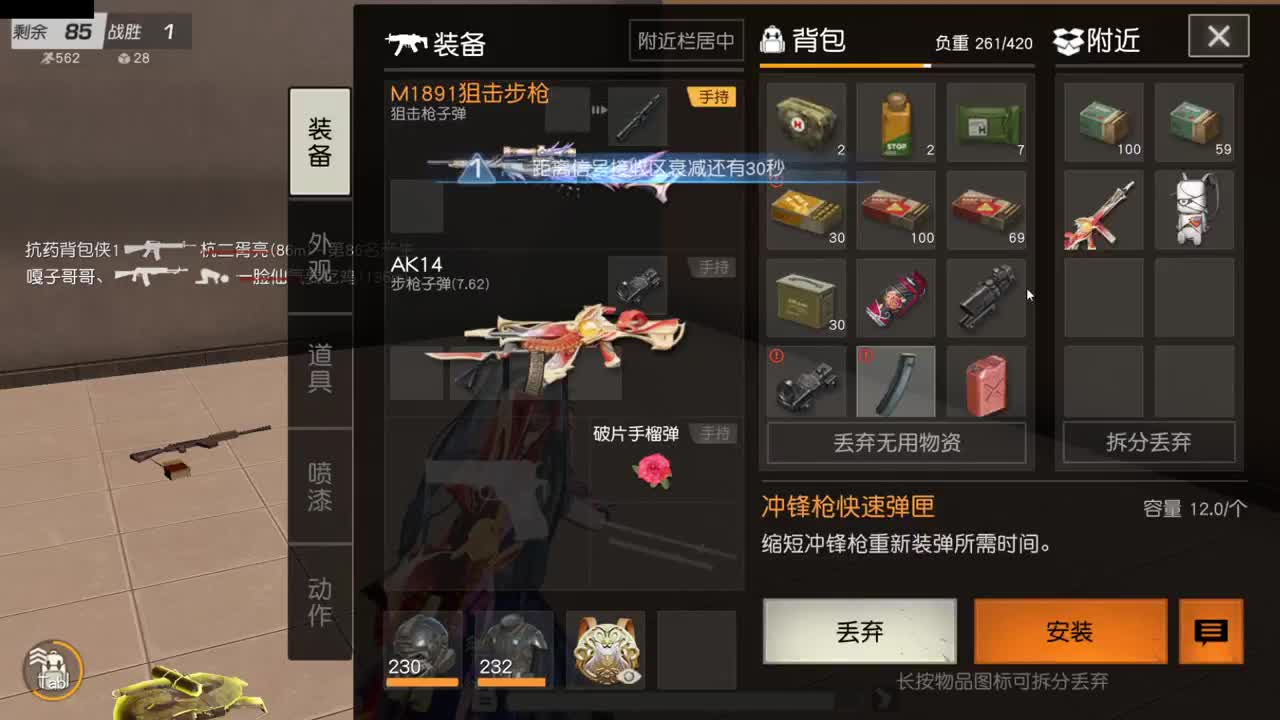Select the weapon skin in the 附近 nearby panel
Viewport: 1280px width, 720px height.
click(x=1102, y=210)
